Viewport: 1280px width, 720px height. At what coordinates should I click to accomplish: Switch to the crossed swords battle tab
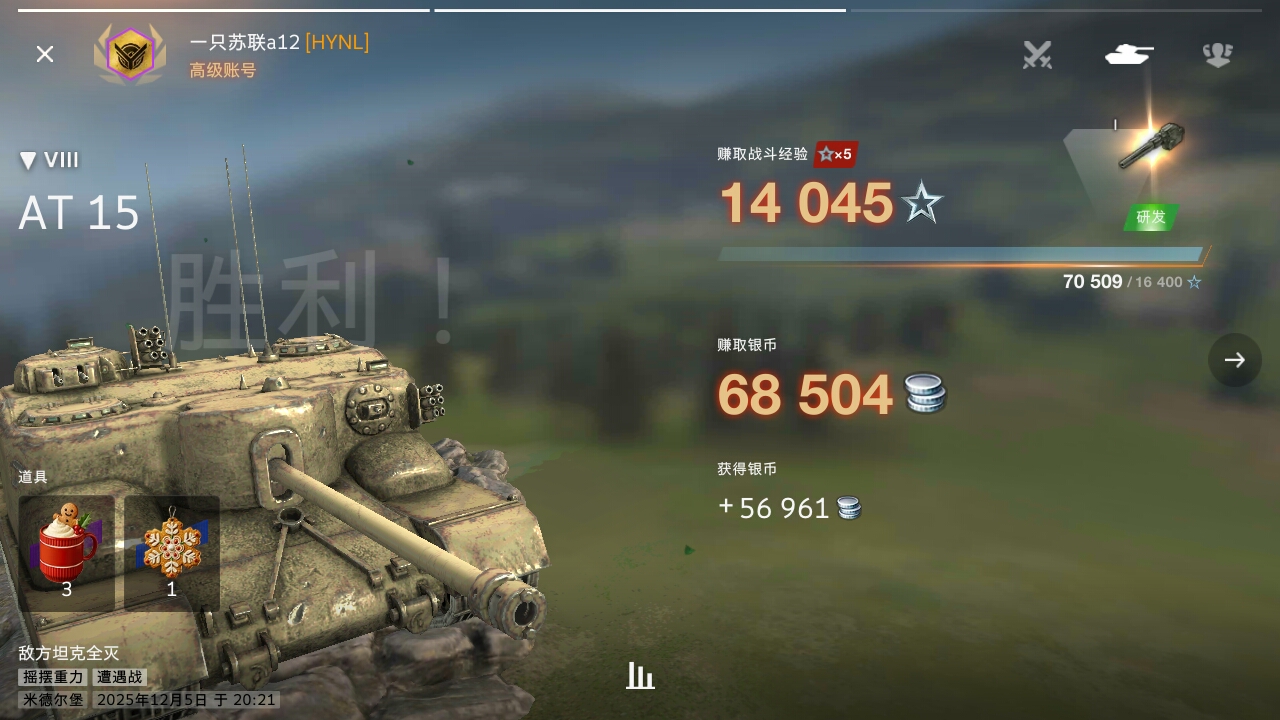pyautogui.click(x=1037, y=54)
